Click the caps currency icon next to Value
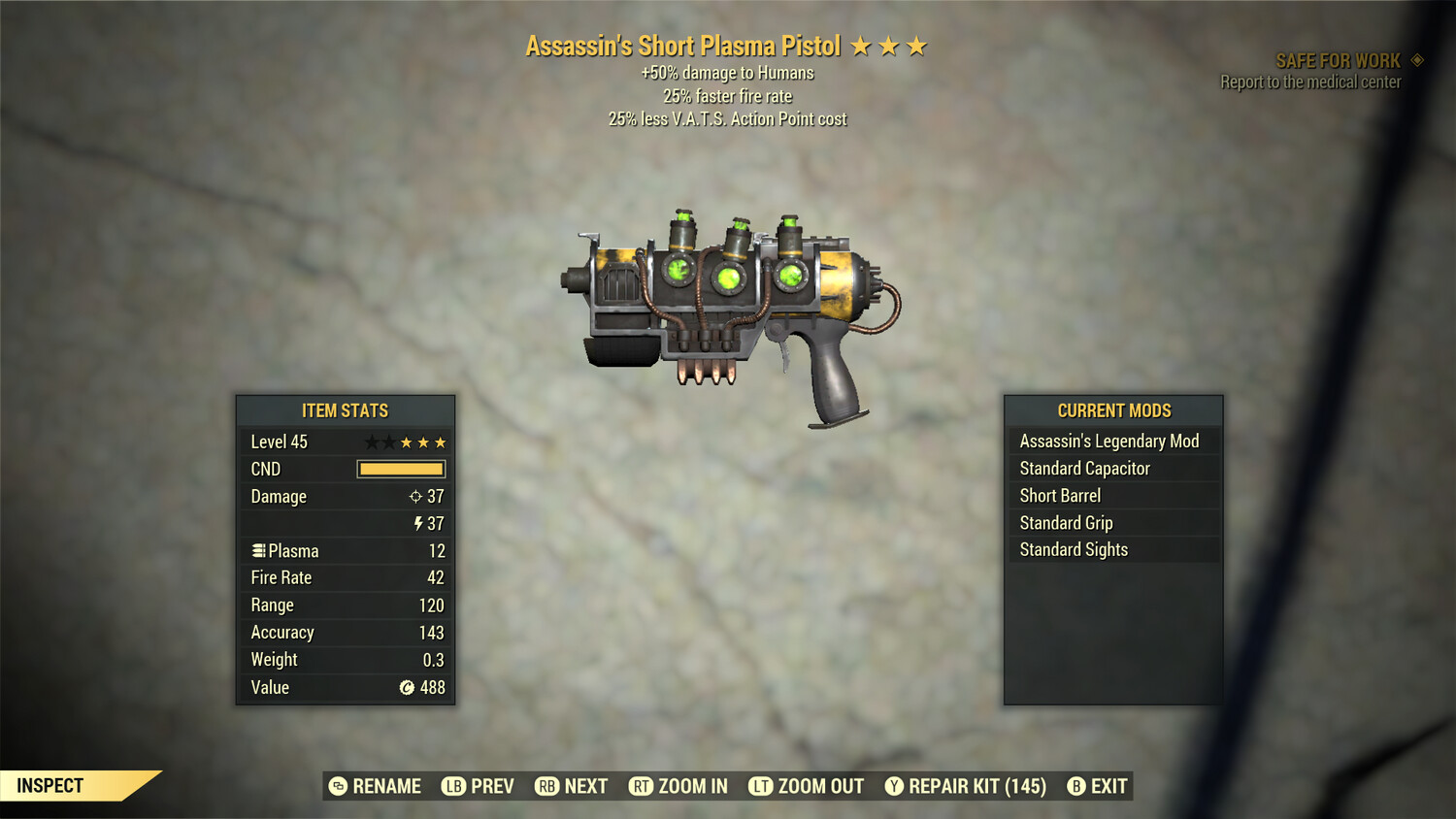The height and width of the screenshot is (819, 1456). tap(407, 687)
